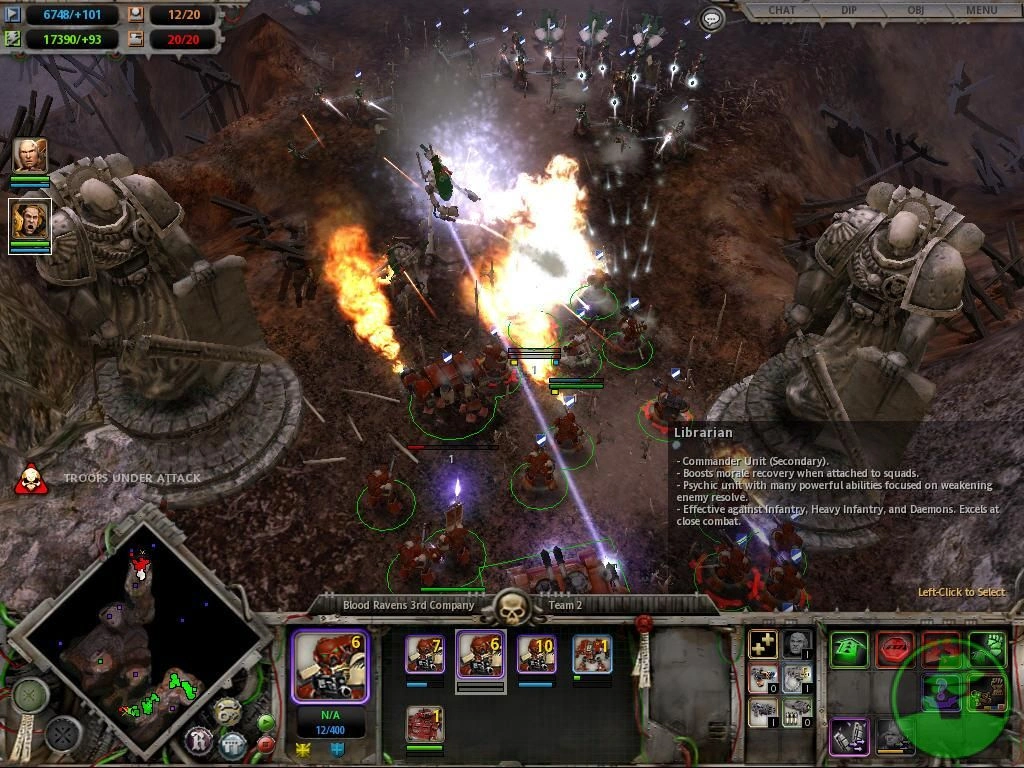Add the sergeant leader portrait upgrade
Image resolution: width=1024 pixels, height=768 pixels.
pos(797,645)
